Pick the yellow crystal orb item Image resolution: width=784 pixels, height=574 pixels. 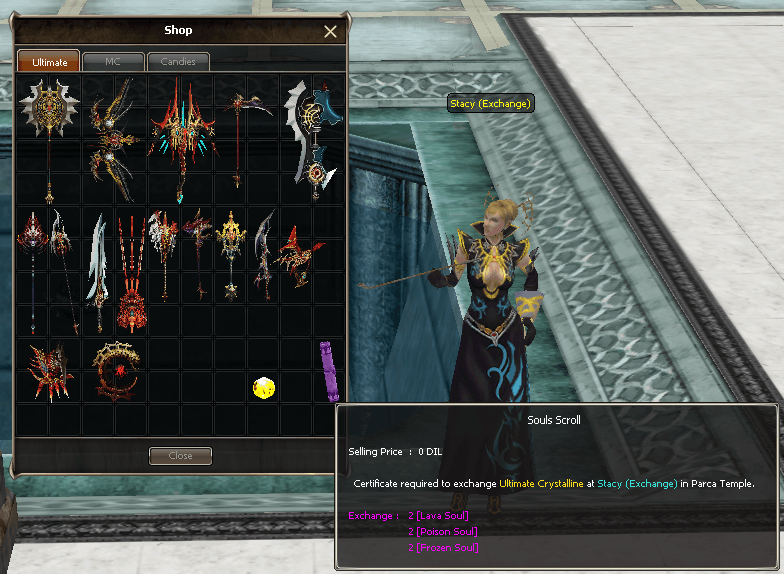coord(264,387)
